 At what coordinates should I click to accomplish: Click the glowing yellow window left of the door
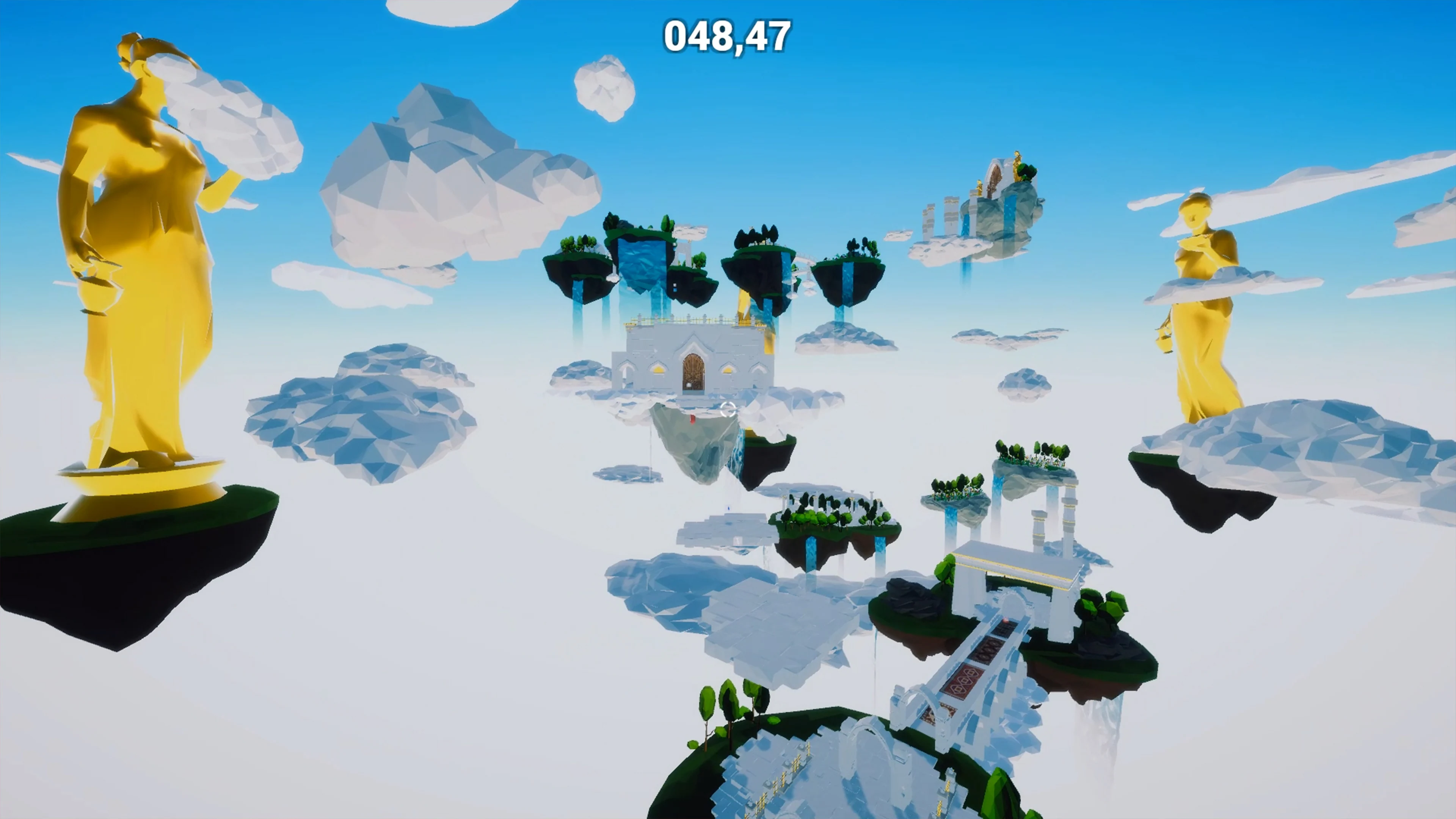(x=659, y=370)
